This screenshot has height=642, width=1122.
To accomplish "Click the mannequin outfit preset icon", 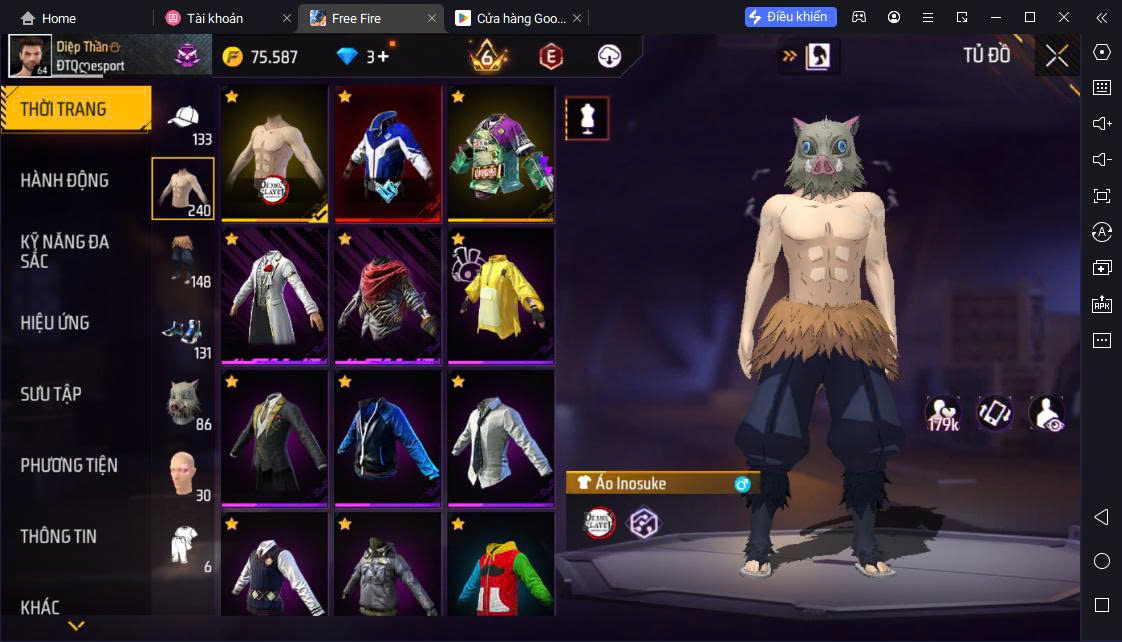I will coord(587,118).
